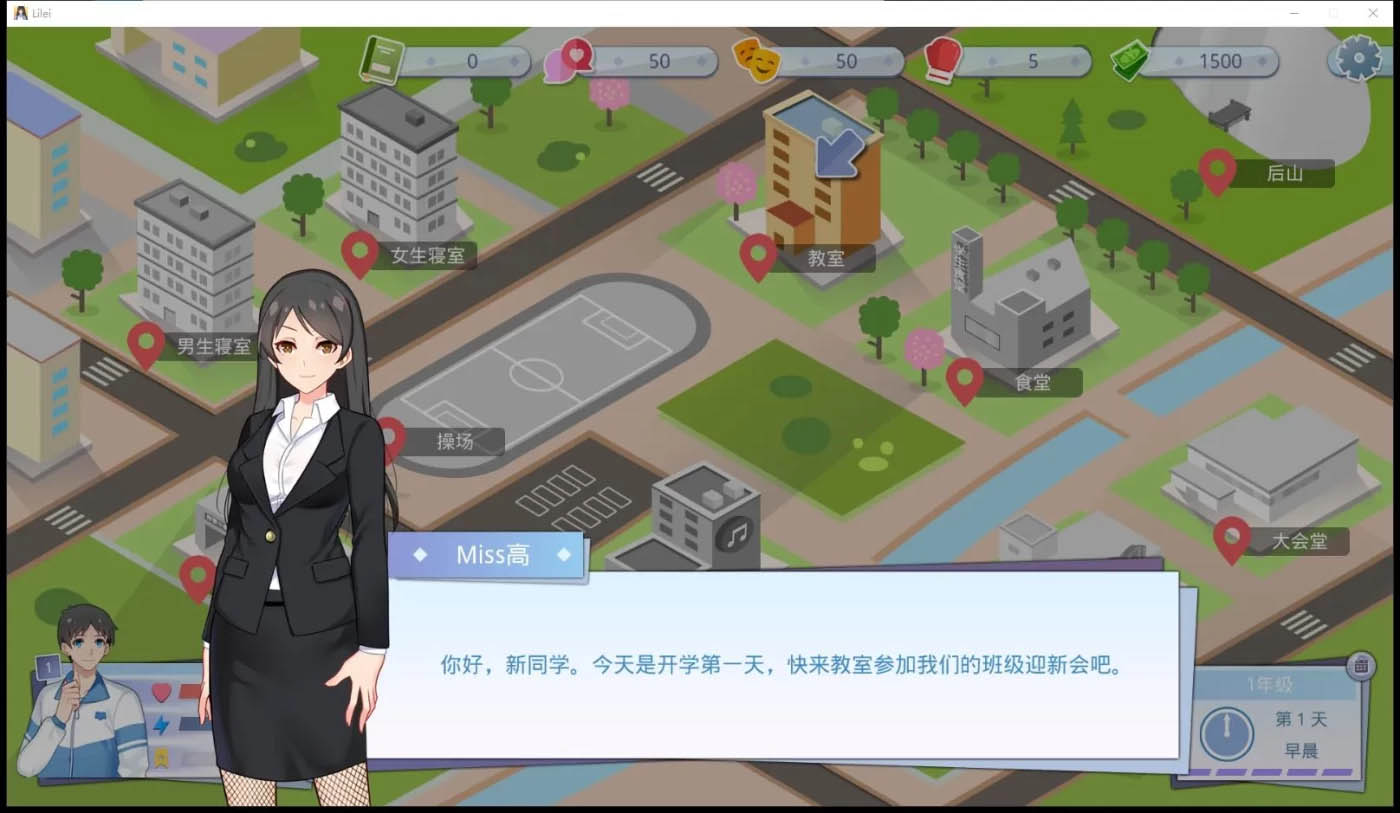Screen dimensions: 1400x813
Task: Click the boxing glove strength icon
Action: (x=941, y=58)
